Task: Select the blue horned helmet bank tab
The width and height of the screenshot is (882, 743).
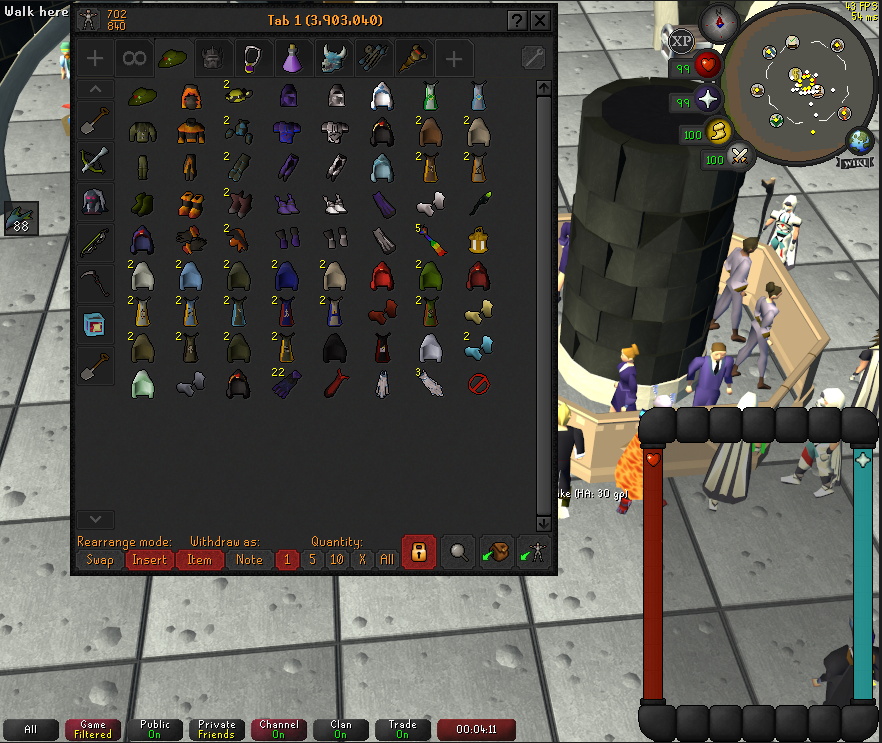Action: (x=333, y=59)
